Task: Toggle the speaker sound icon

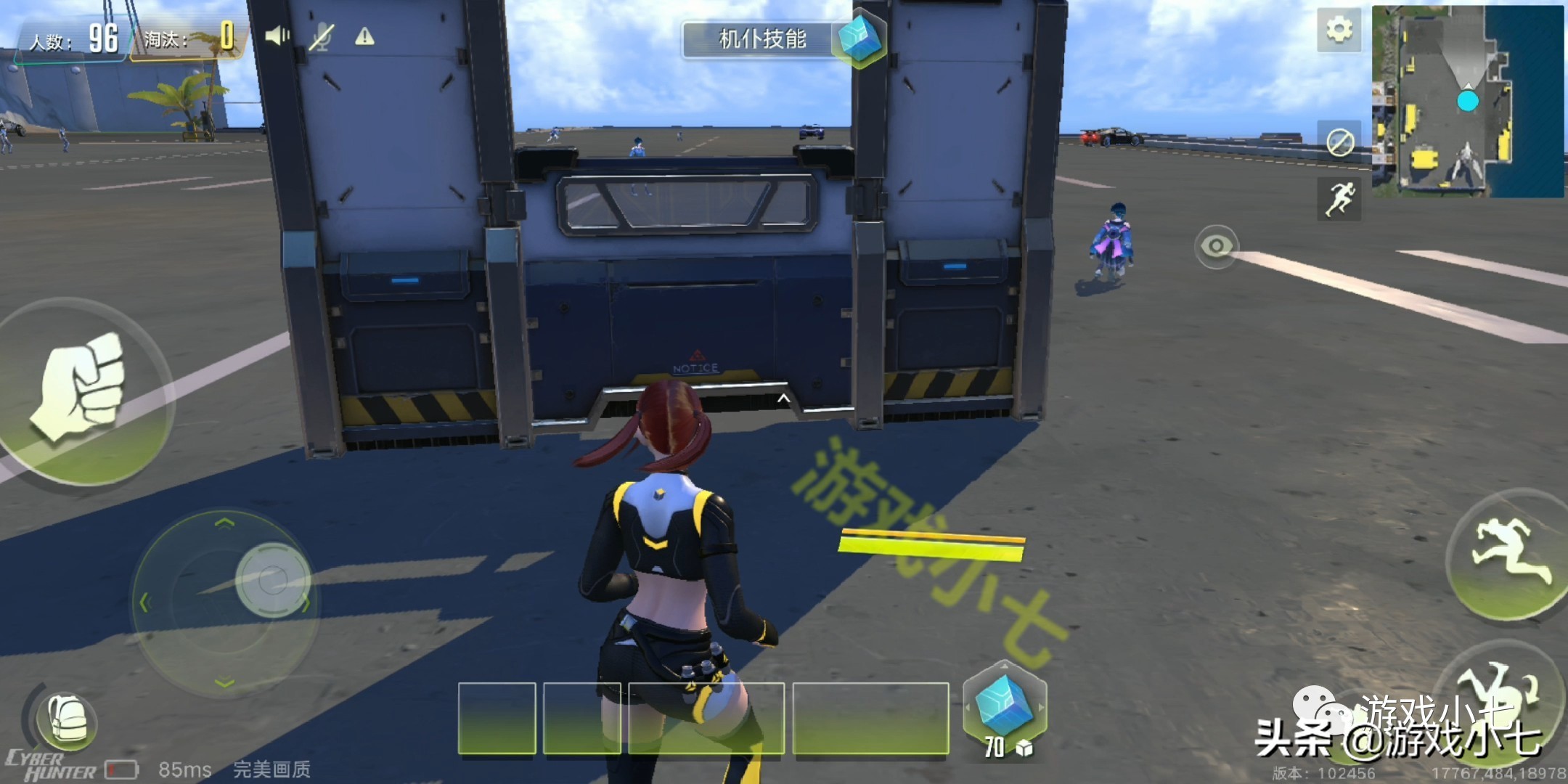Action: 276,36
